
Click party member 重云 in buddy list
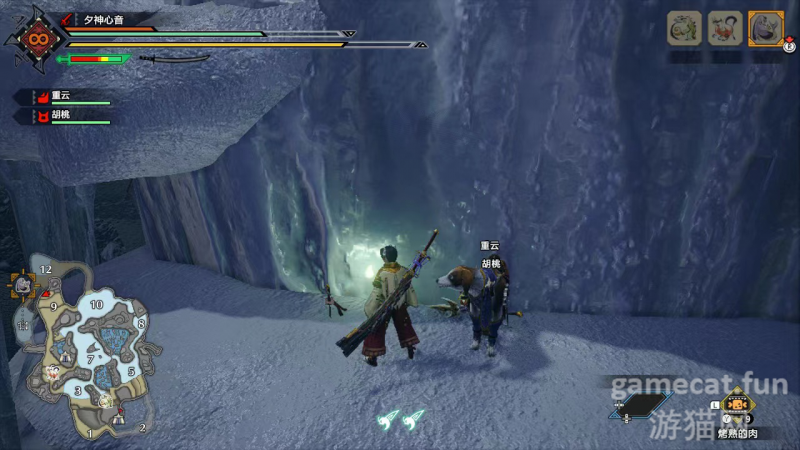point(60,96)
